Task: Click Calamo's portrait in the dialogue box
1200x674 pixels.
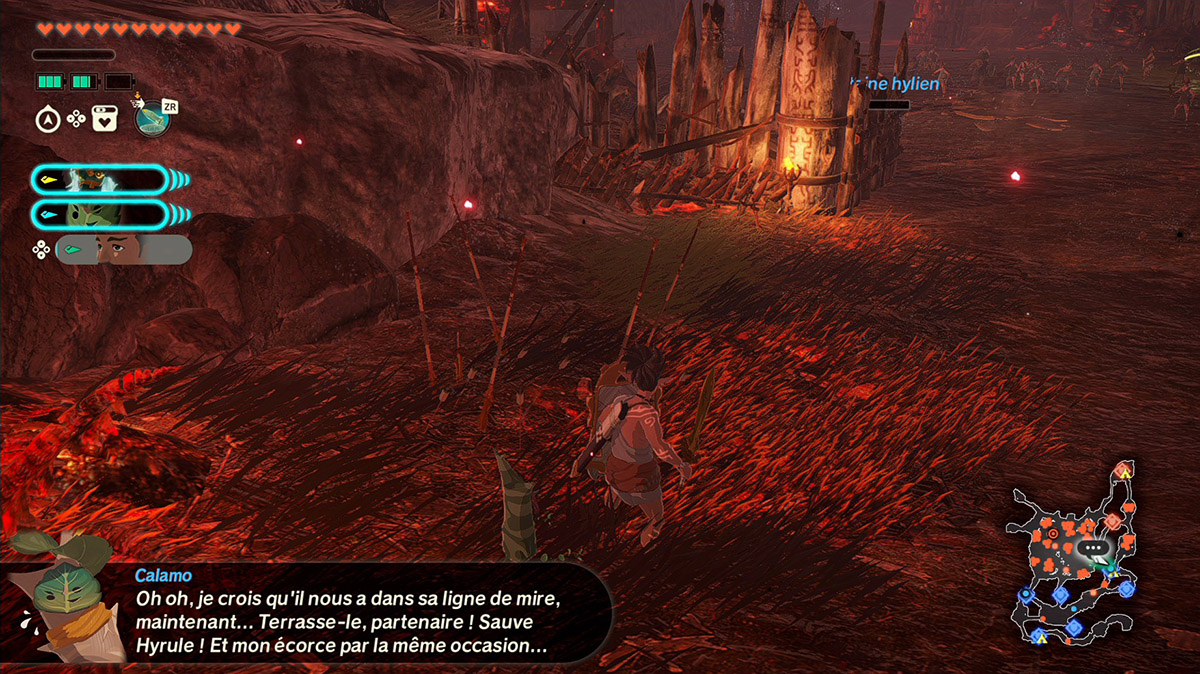Action: click(x=66, y=598)
